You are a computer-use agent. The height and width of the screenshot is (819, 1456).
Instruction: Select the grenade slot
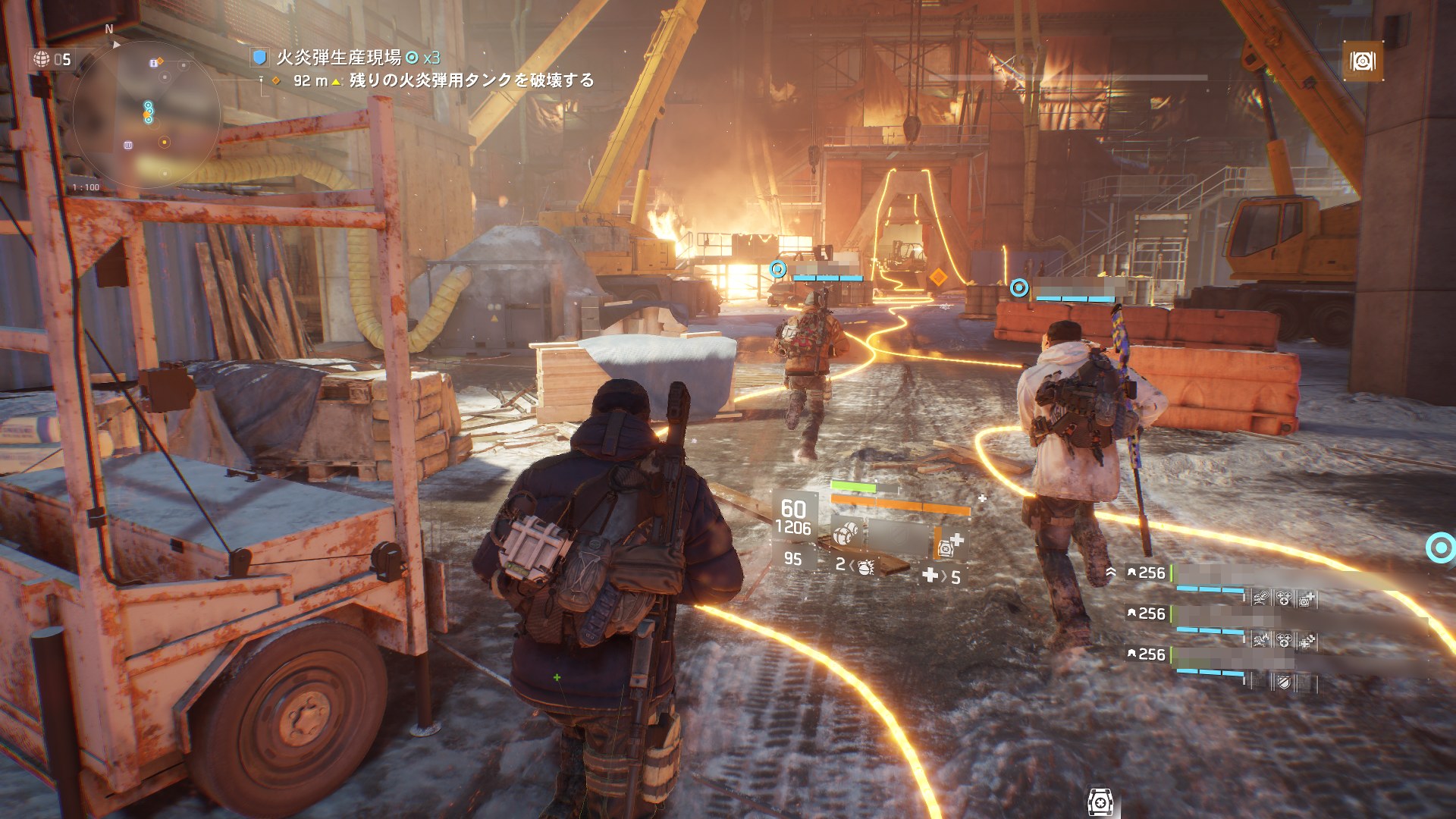[x=855, y=566]
